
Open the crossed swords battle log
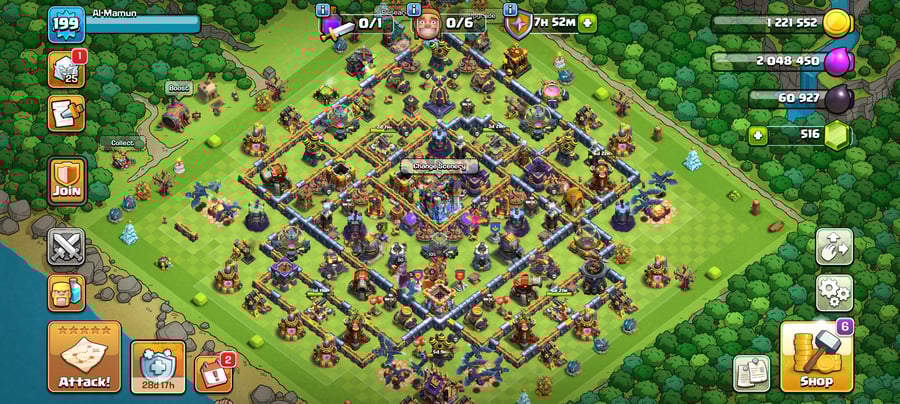tap(67, 245)
